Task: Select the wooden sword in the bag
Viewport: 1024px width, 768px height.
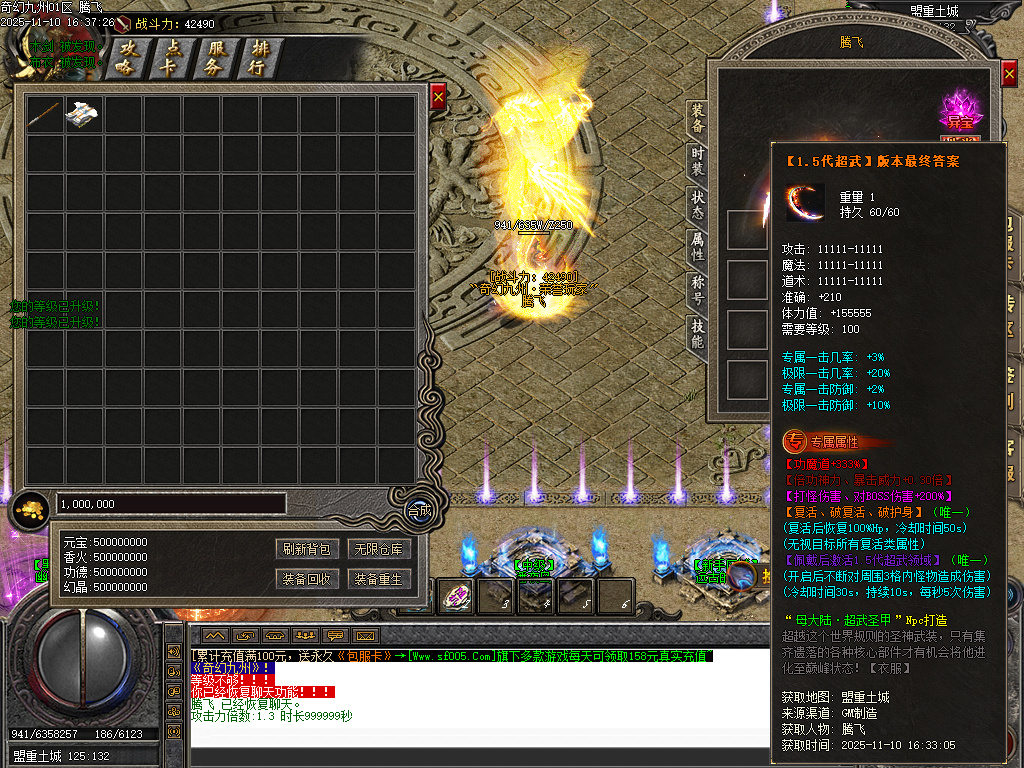Action: 45,115
